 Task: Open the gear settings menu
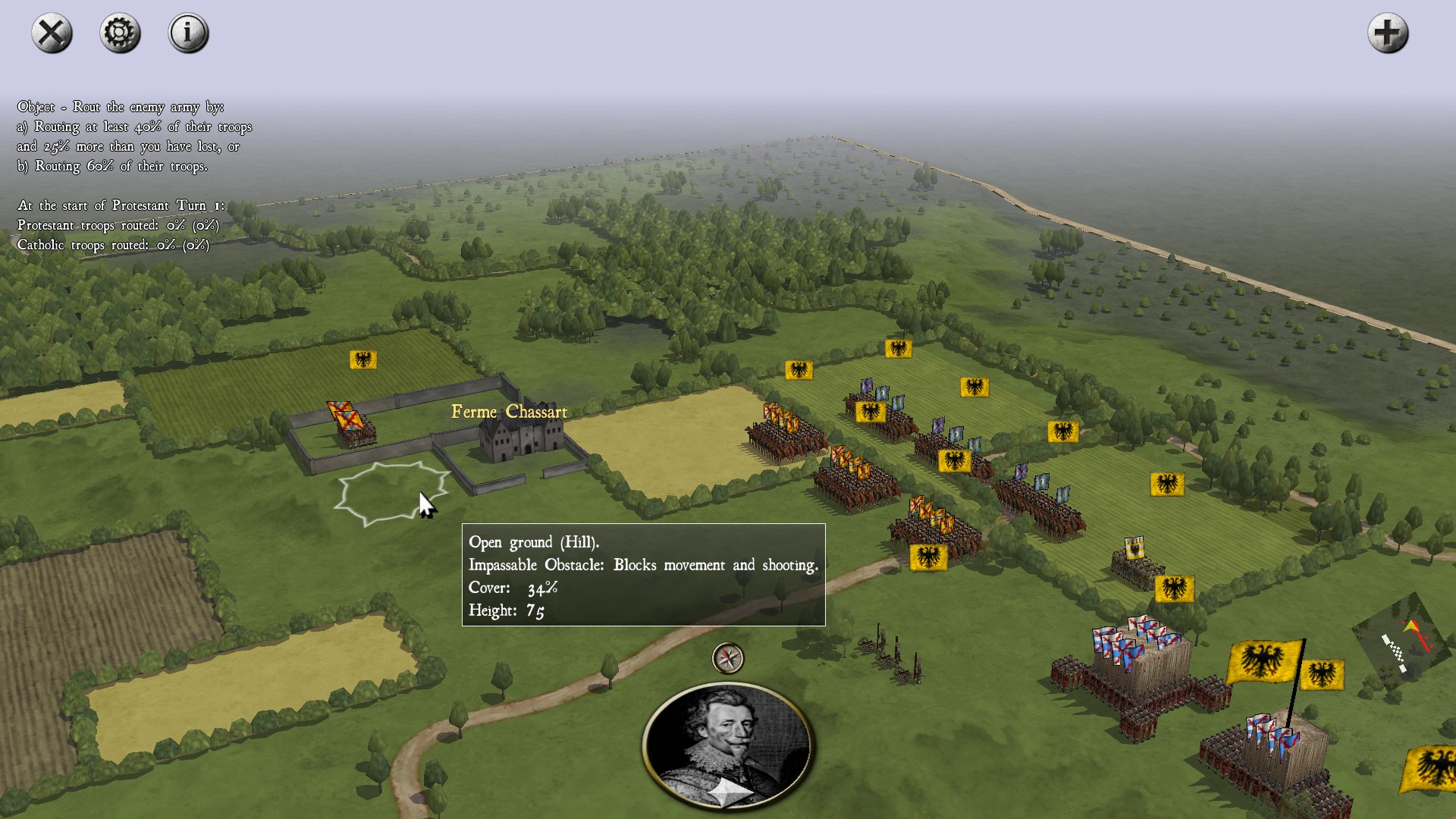tap(120, 33)
